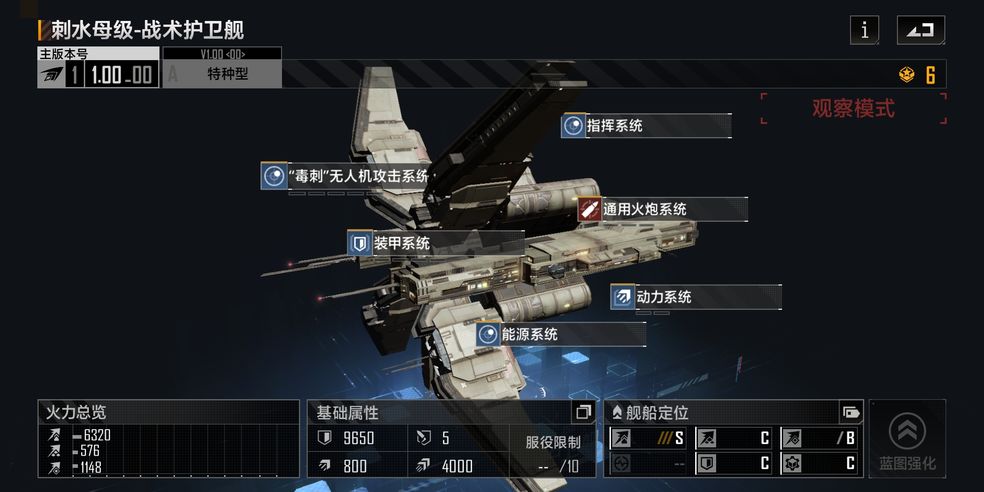Select the 能源系统 energy module
This screenshot has height=492, width=984.
click(x=560, y=335)
